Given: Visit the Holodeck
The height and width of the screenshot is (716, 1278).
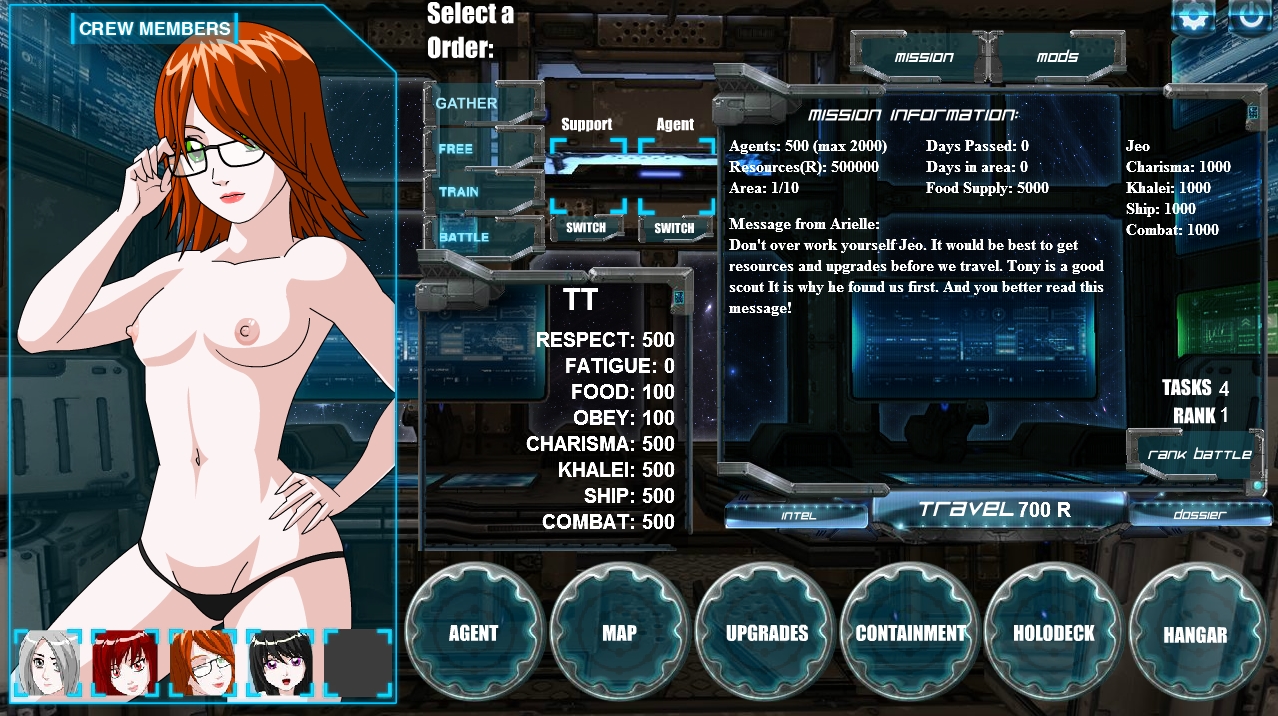Looking at the screenshot, I should point(1054,633).
